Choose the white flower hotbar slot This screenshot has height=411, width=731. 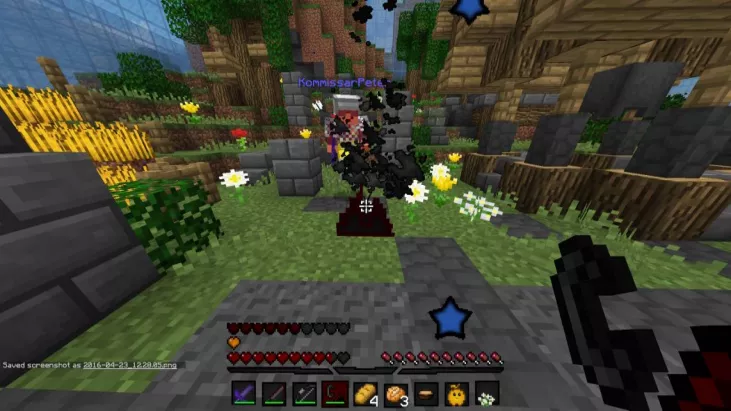[486, 393]
